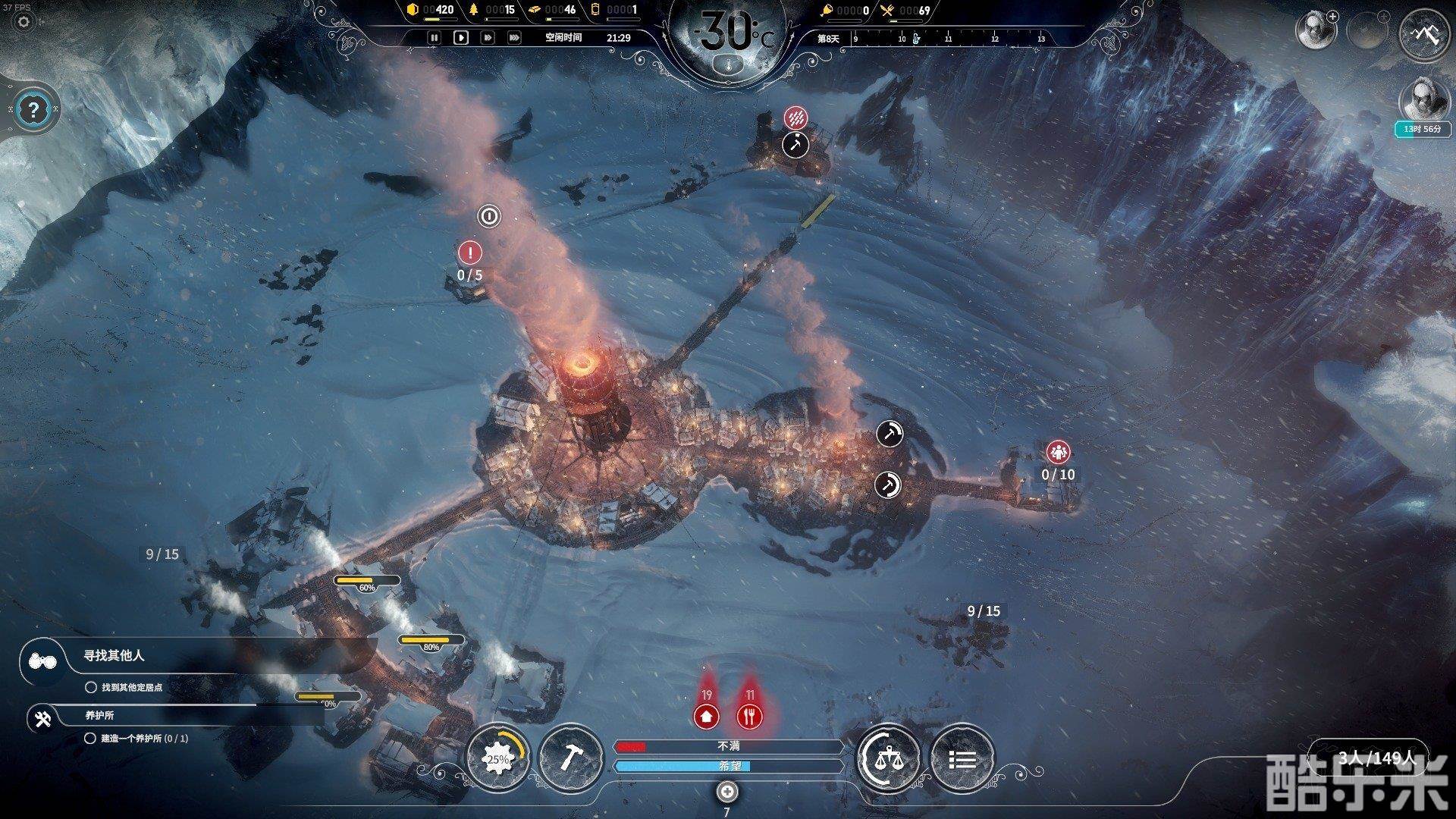This screenshot has width=1456, height=819.
Task: Click the red workers marker at 0/10
Action: (x=1058, y=453)
